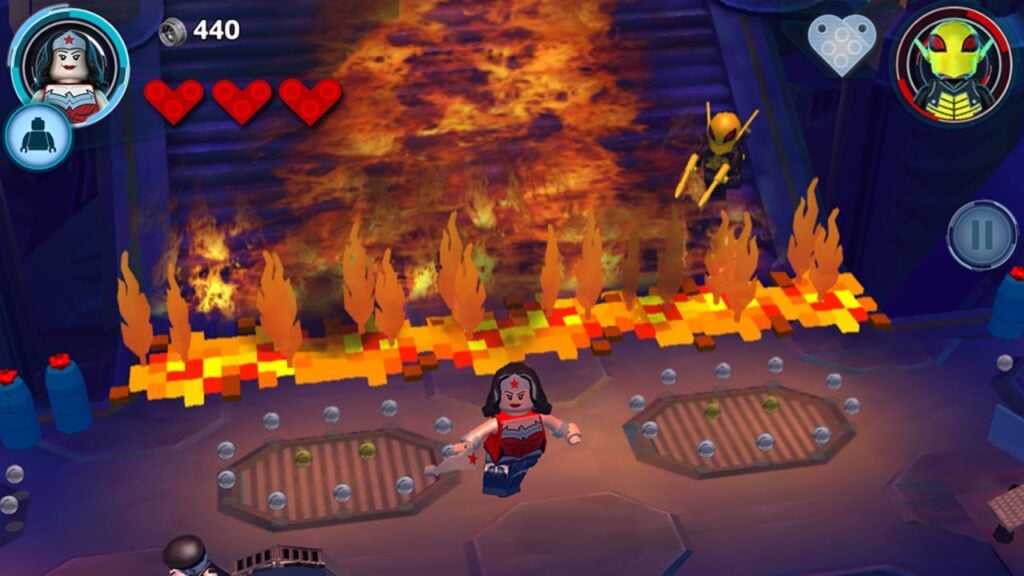Select the yellow villain boss portrait
Viewport: 1024px width, 576px height.
pos(954,63)
